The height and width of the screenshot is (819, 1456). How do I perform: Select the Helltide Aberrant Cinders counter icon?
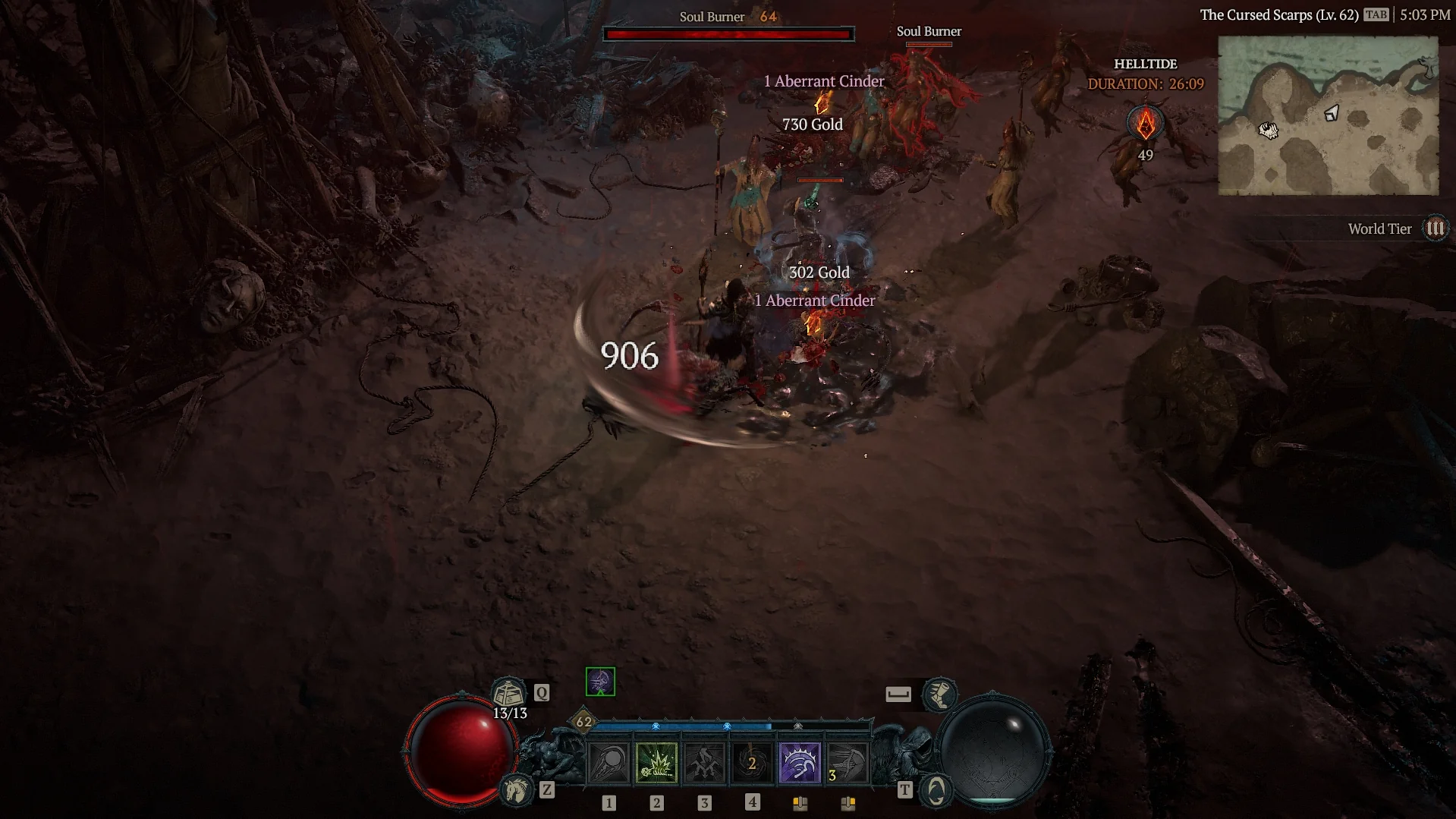pos(1145,124)
